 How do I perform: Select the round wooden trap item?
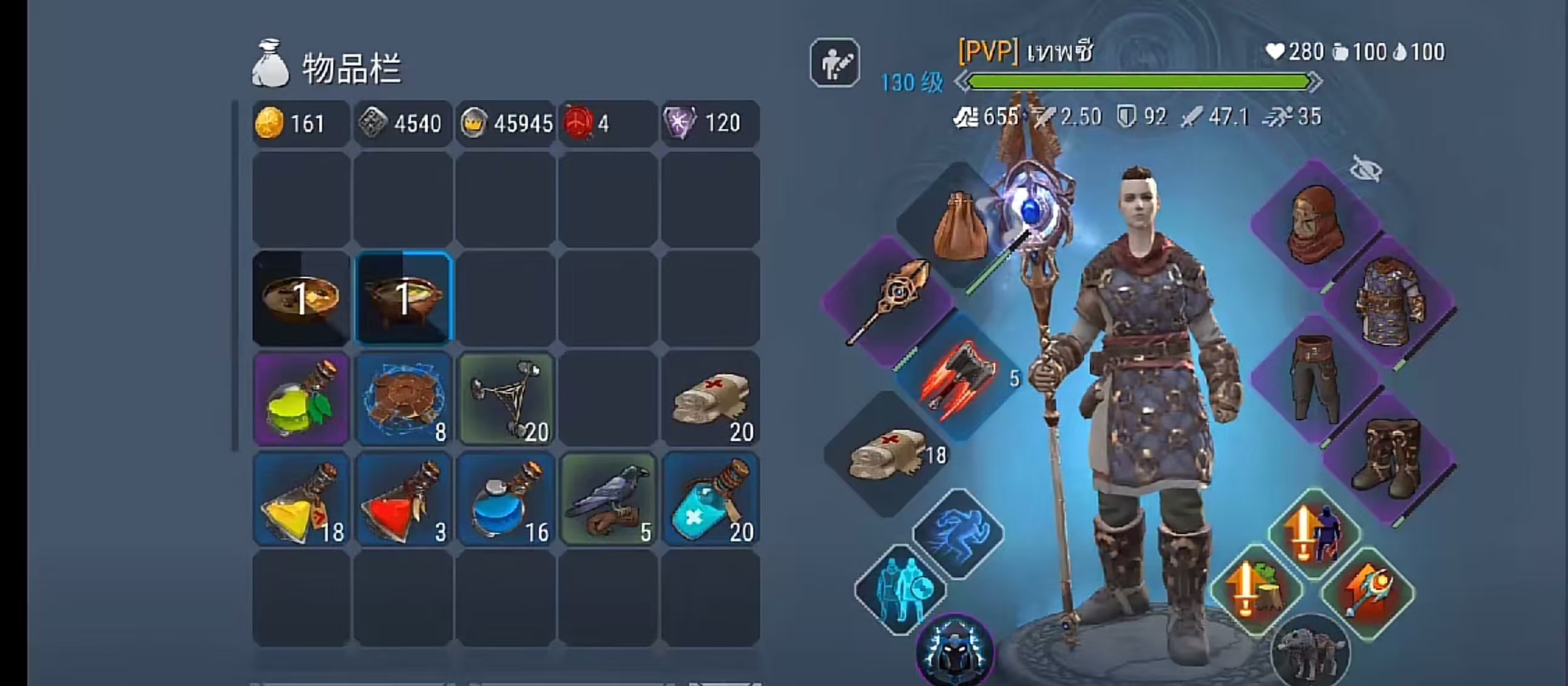(403, 399)
